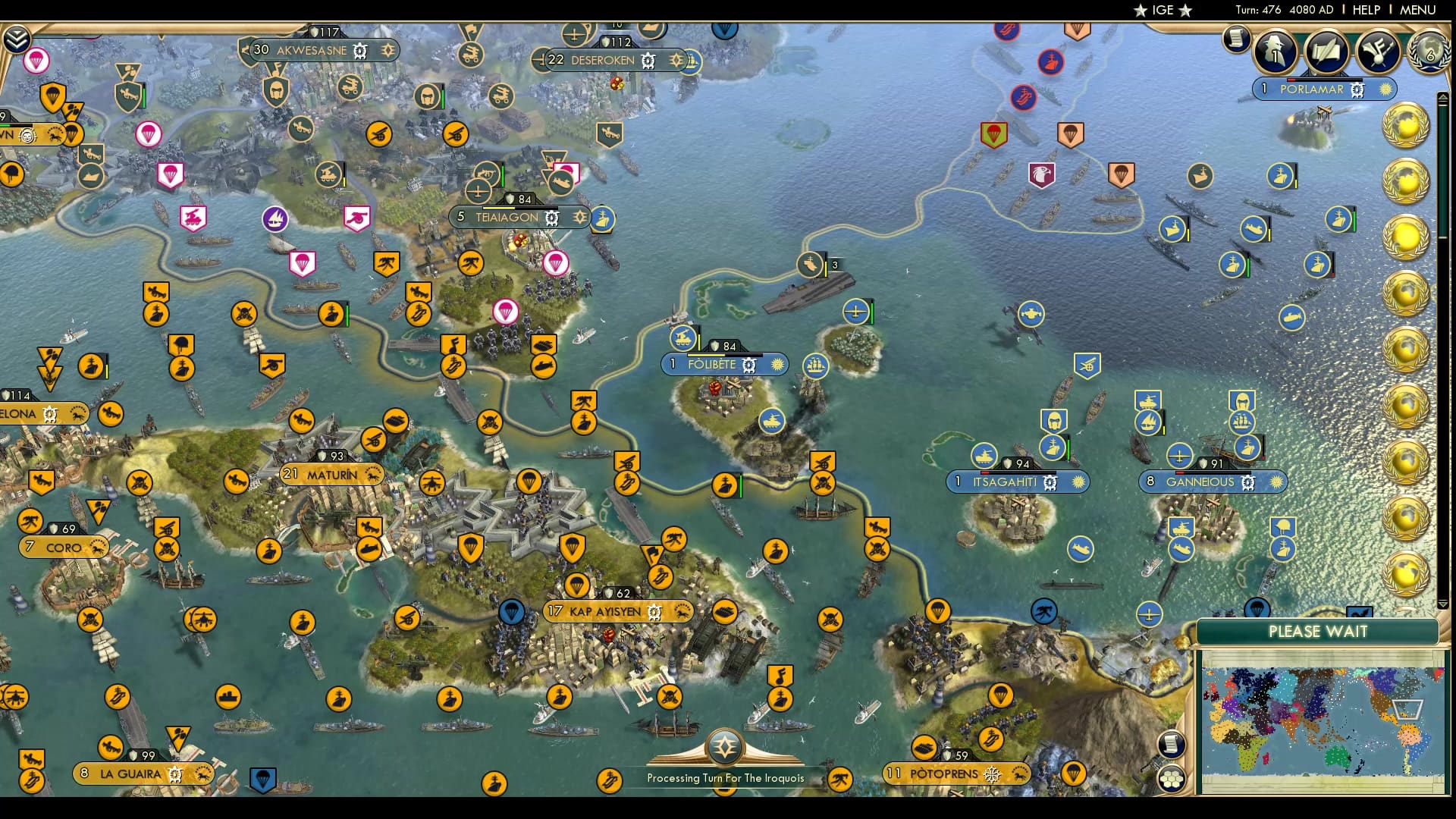Launch the IGE editor from the top bar
The height and width of the screenshot is (819, 1456).
click(1165, 10)
